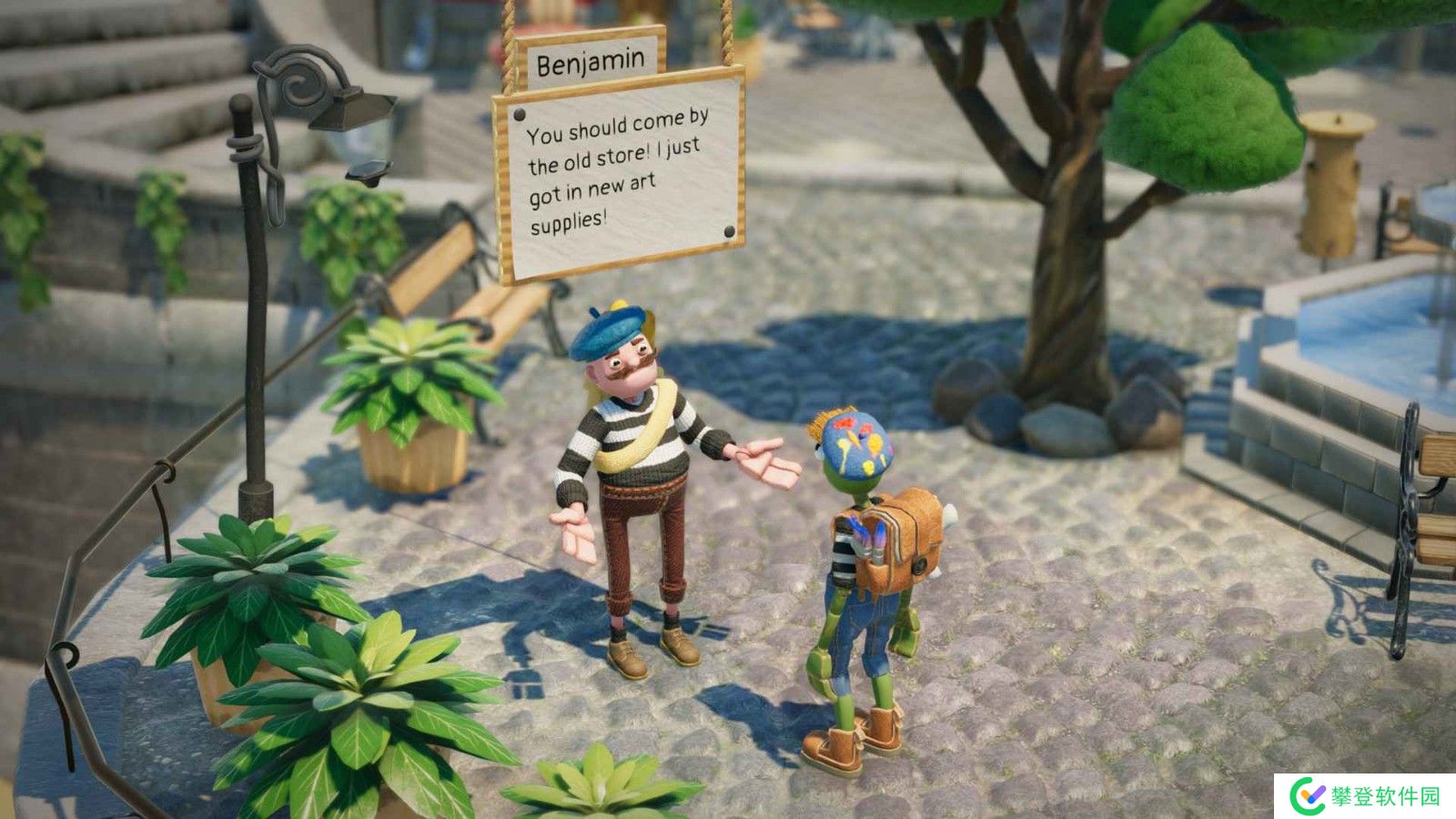Click Benjamin's dialogue sign to continue
Viewport: 1456px width, 819px height.
point(619,173)
